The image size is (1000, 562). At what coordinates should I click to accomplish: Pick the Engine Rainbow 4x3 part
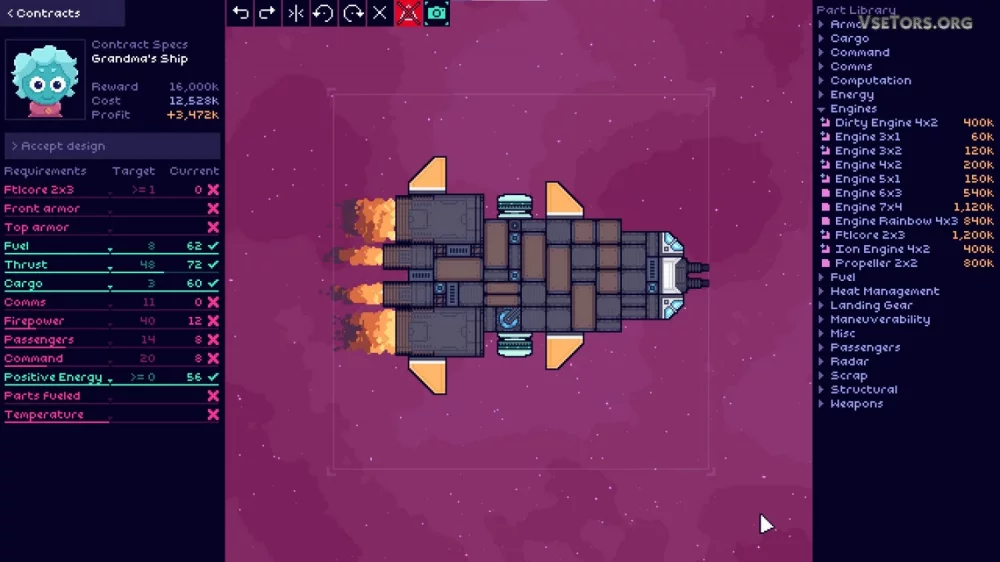(x=896, y=221)
